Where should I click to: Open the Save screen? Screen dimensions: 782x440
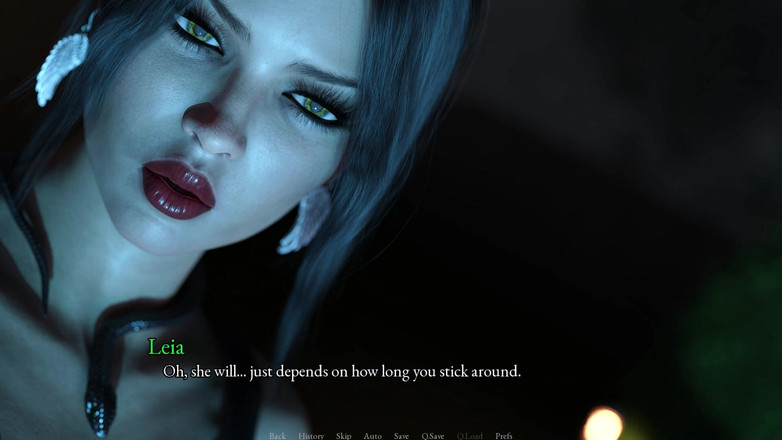[x=401, y=435]
